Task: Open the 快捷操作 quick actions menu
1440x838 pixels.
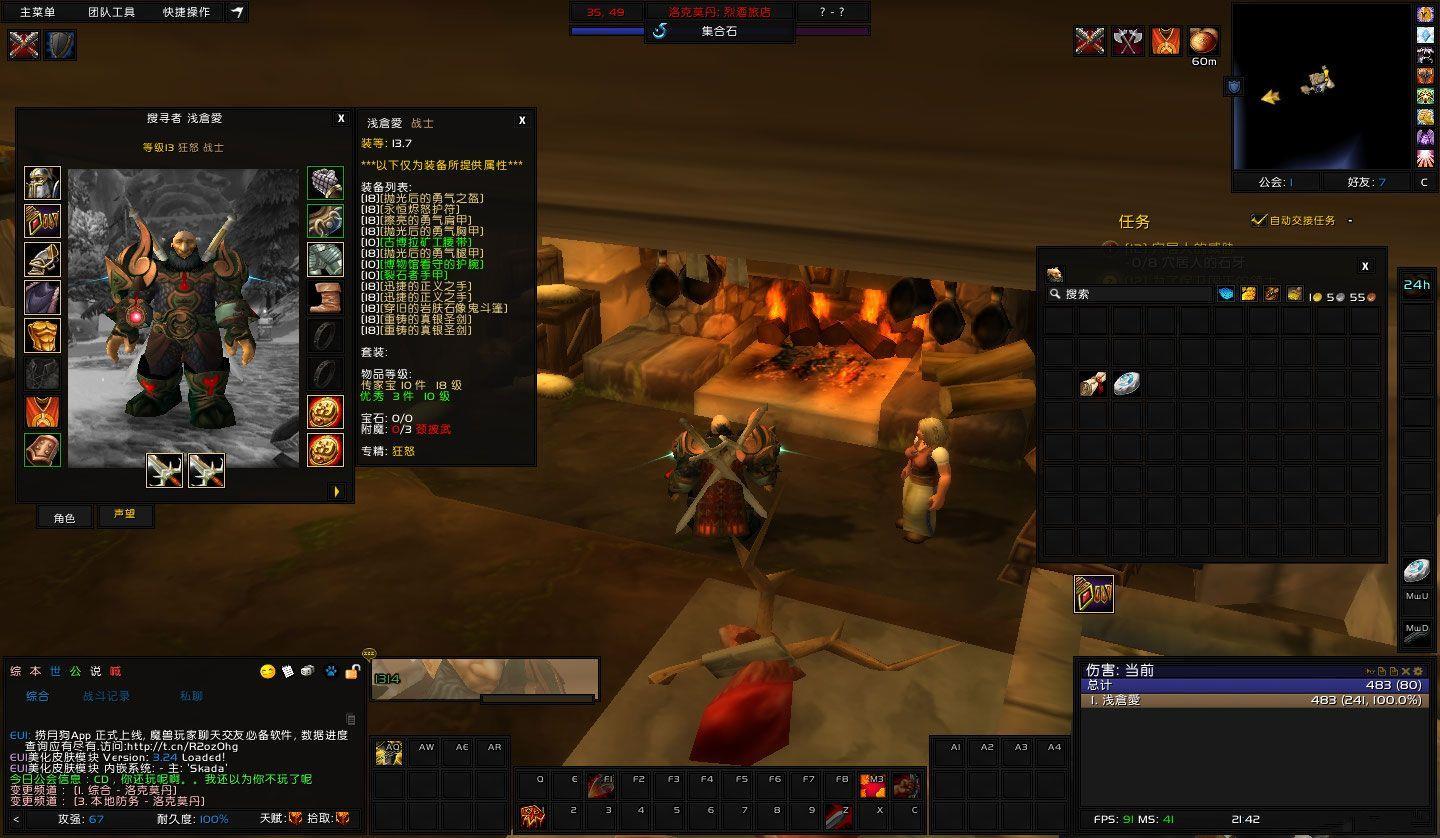Action: 186,12
